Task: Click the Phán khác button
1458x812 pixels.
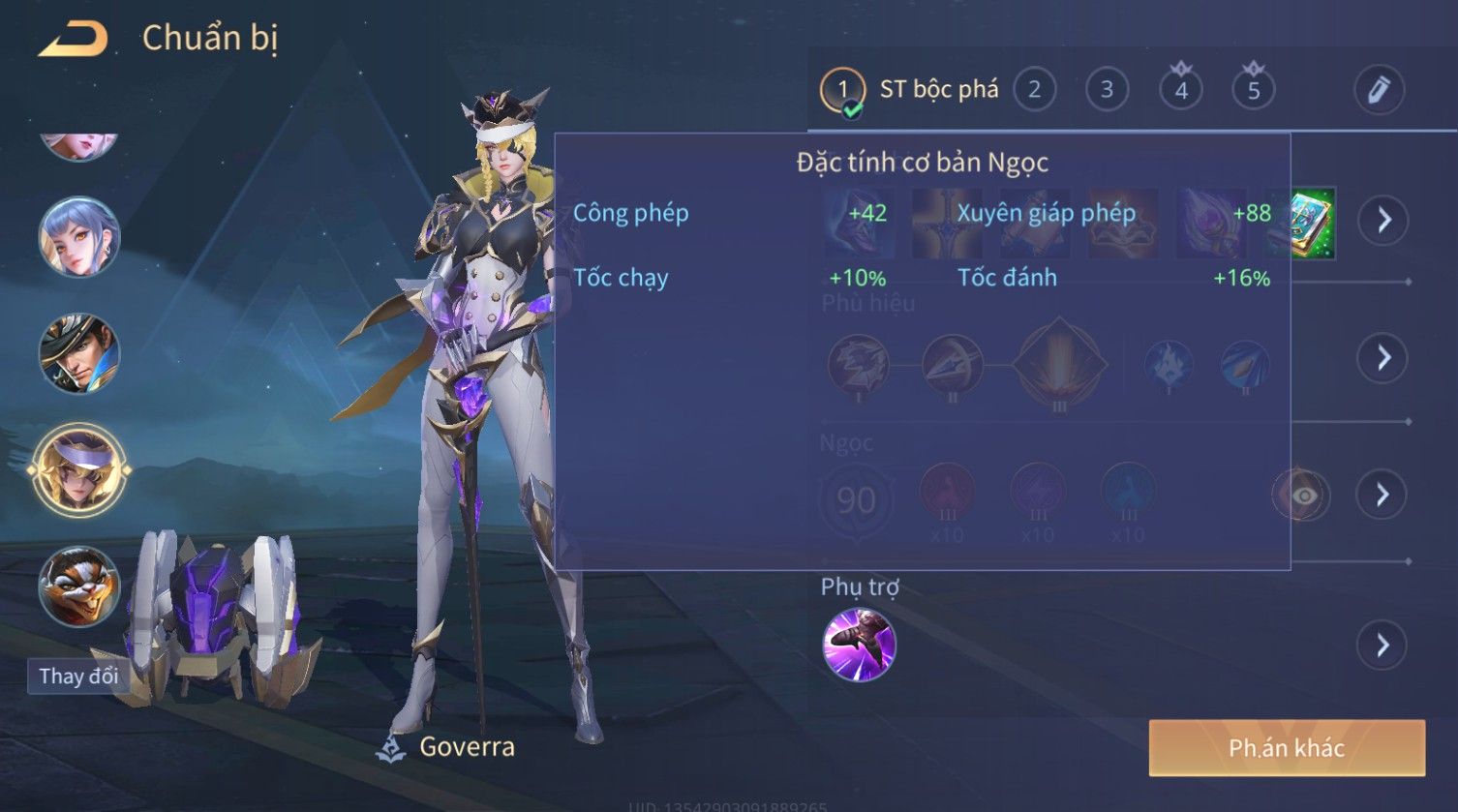Action: click(x=1287, y=748)
